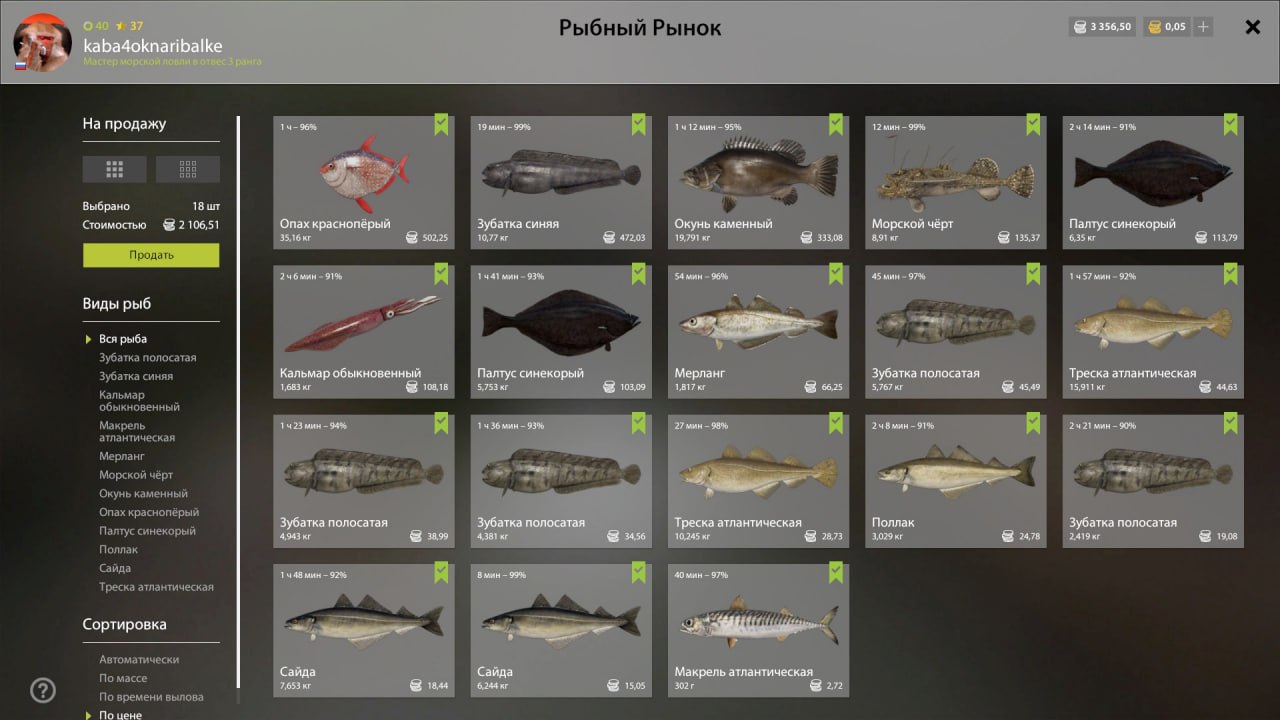Deselect the Поллак fish card
The height and width of the screenshot is (720, 1280).
click(954, 480)
